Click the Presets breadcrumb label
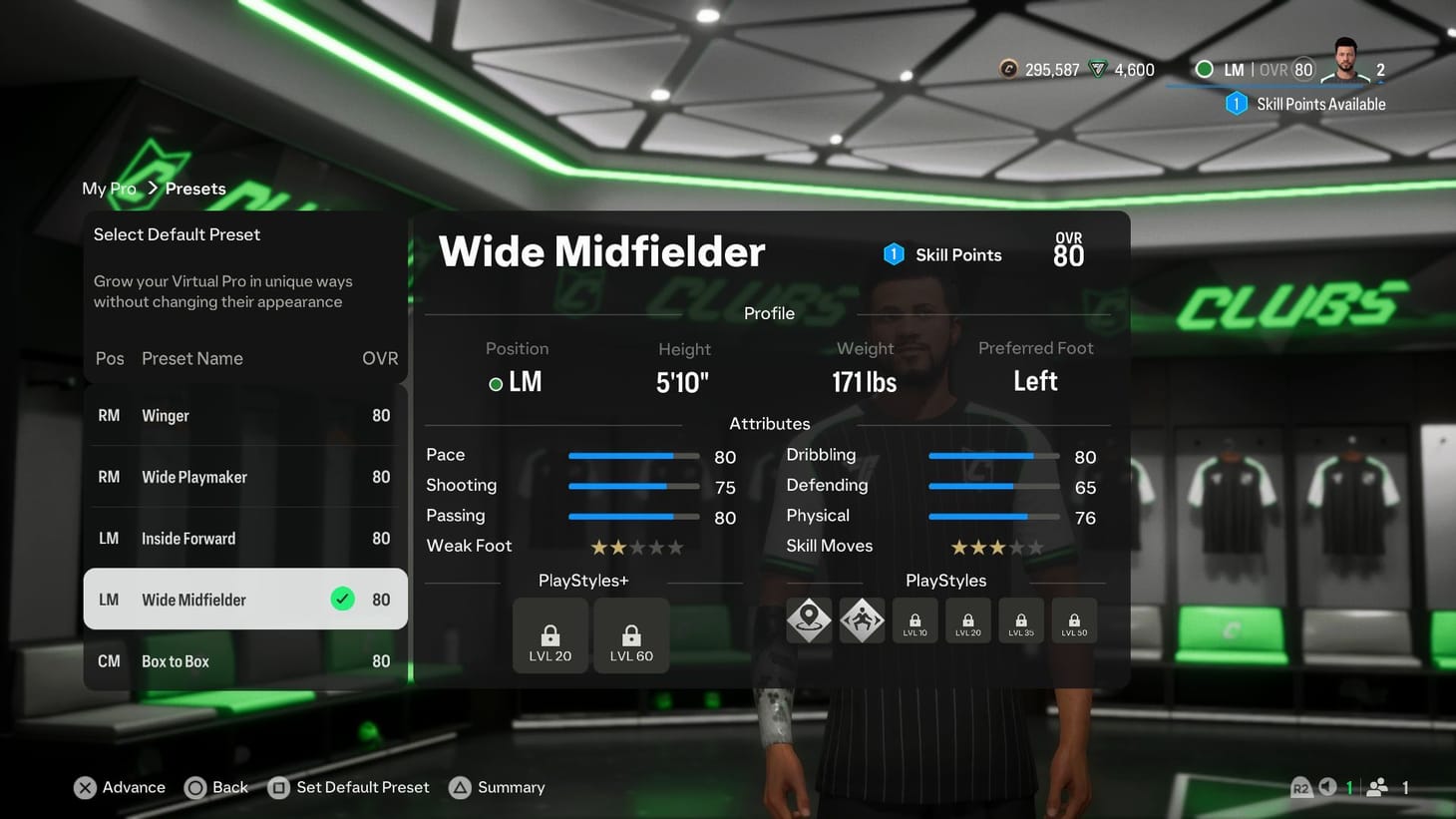Viewport: 1456px width, 819px height. click(195, 189)
